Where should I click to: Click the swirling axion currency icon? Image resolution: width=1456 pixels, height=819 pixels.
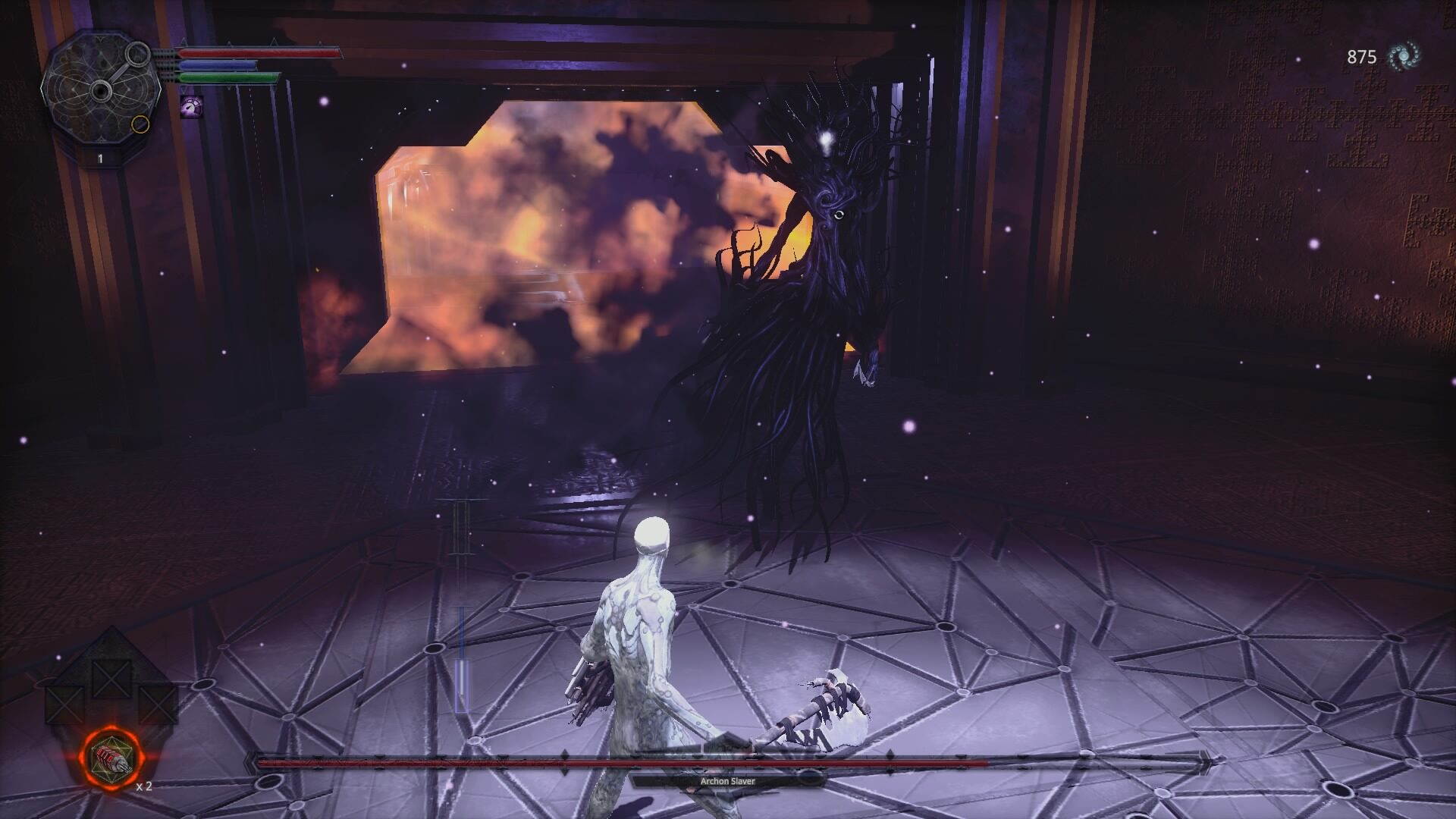click(1404, 56)
